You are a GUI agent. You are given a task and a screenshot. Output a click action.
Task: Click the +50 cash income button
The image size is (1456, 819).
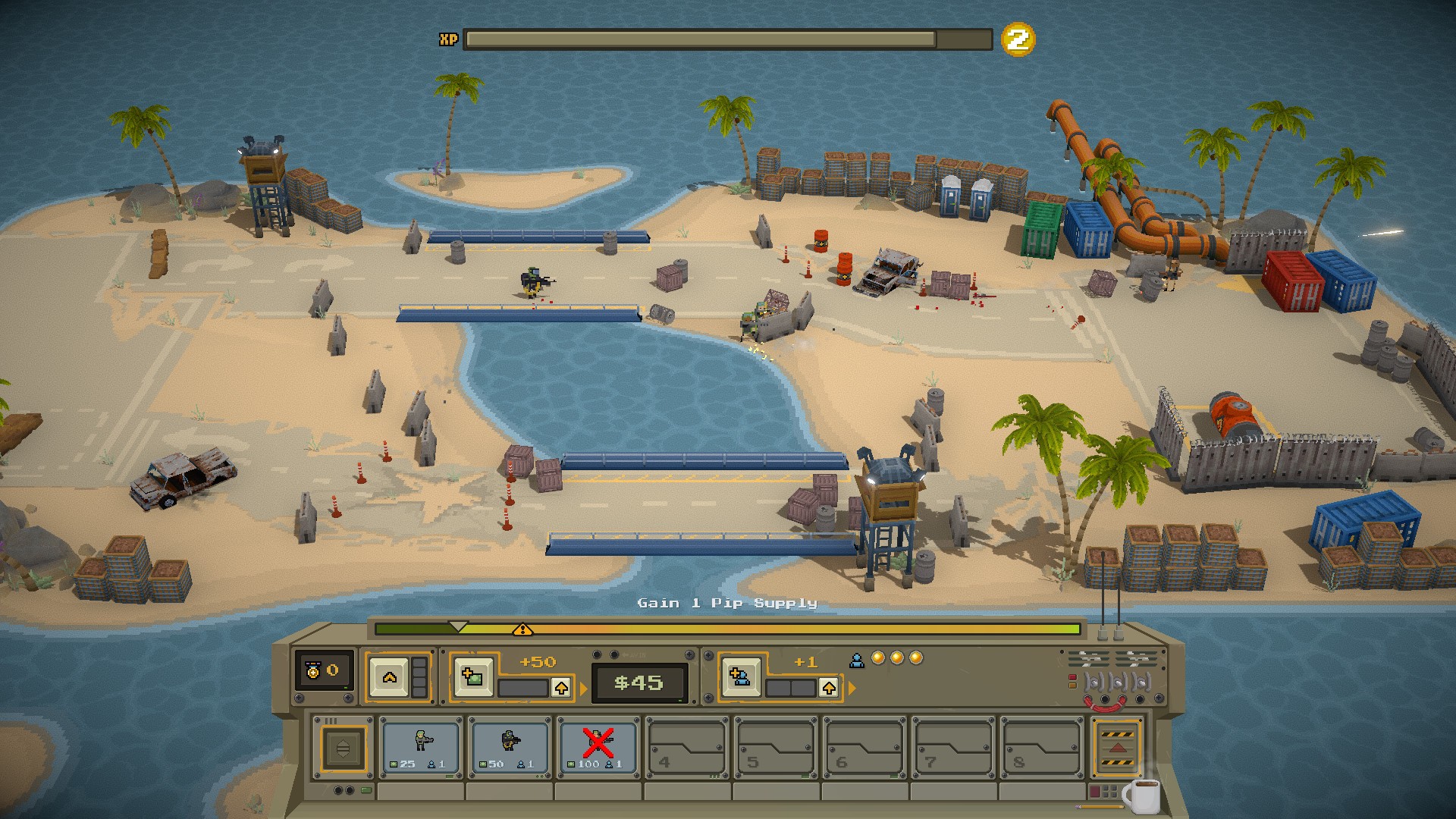pyautogui.click(x=472, y=676)
